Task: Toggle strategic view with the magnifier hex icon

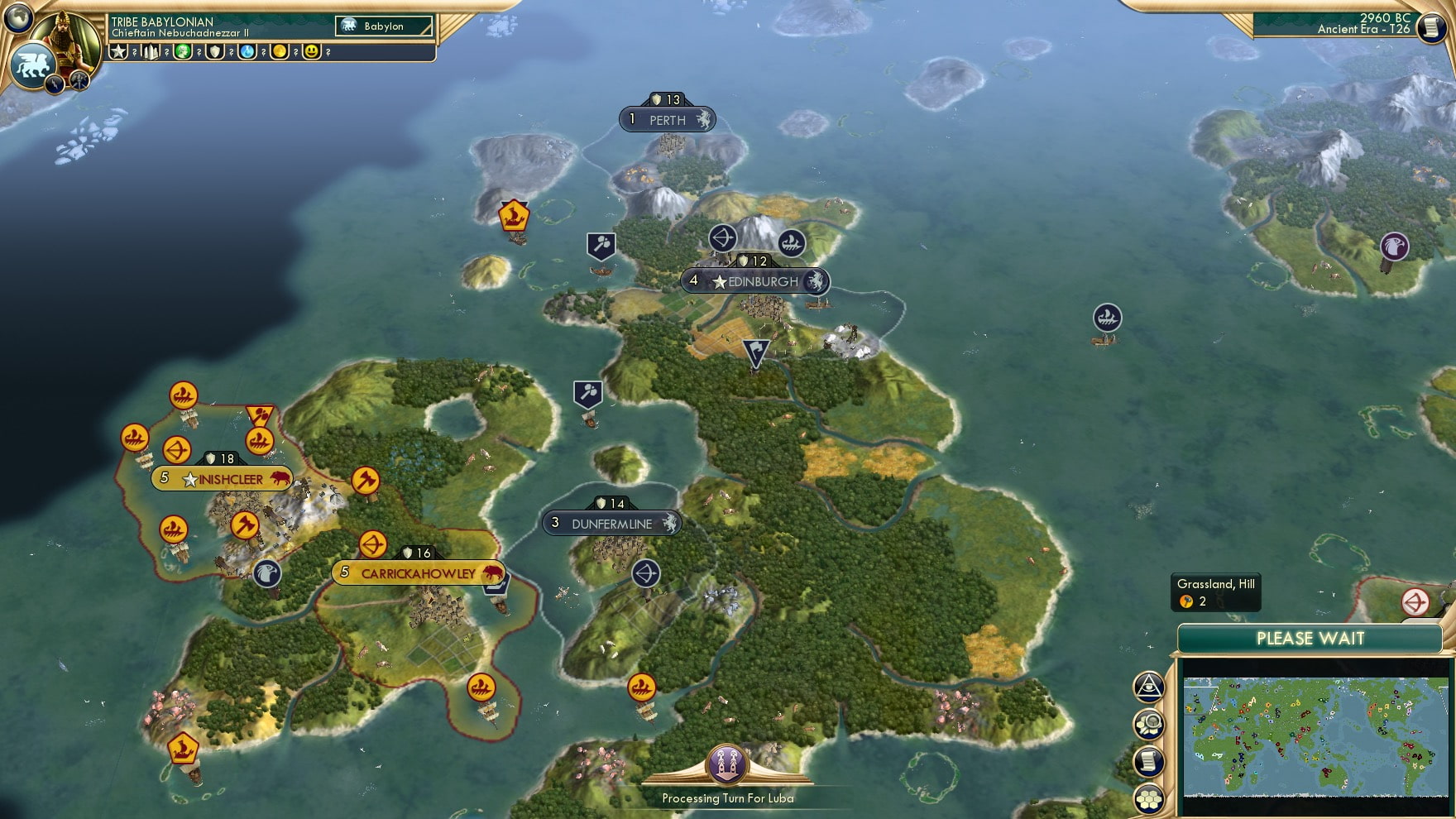Action: tap(1148, 722)
